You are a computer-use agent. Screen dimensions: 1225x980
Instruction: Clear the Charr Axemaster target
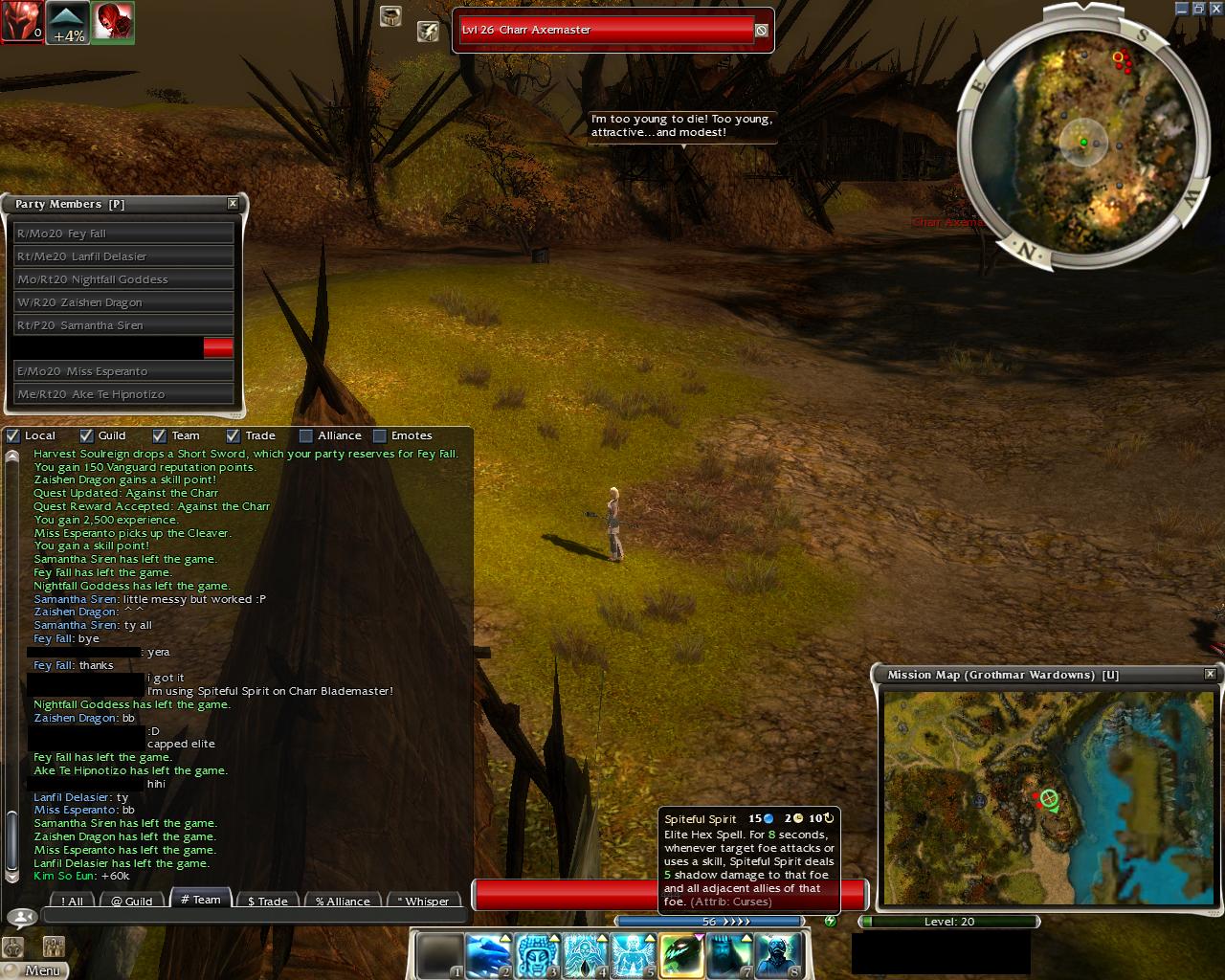click(761, 31)
